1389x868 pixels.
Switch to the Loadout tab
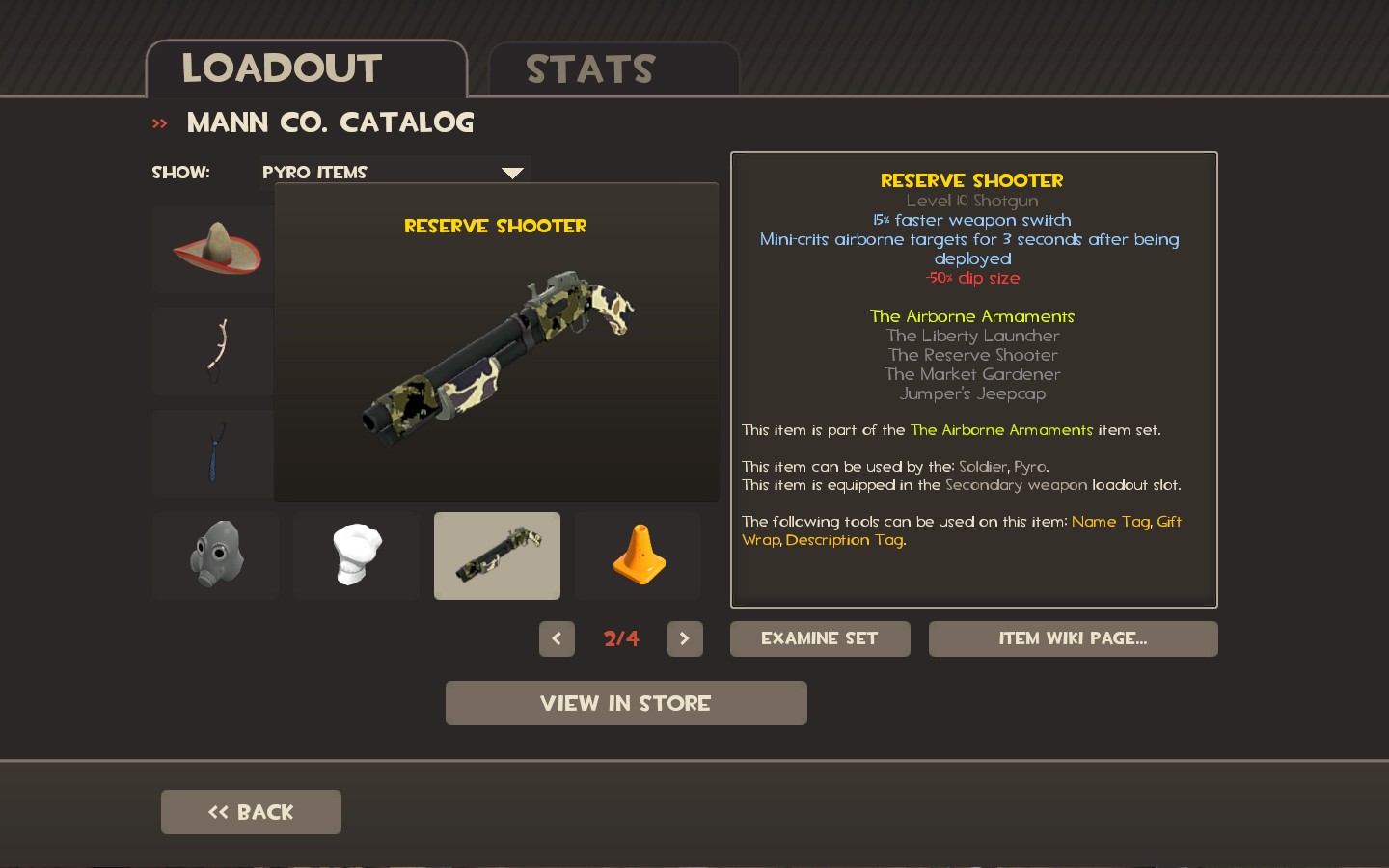coord(281,68)
